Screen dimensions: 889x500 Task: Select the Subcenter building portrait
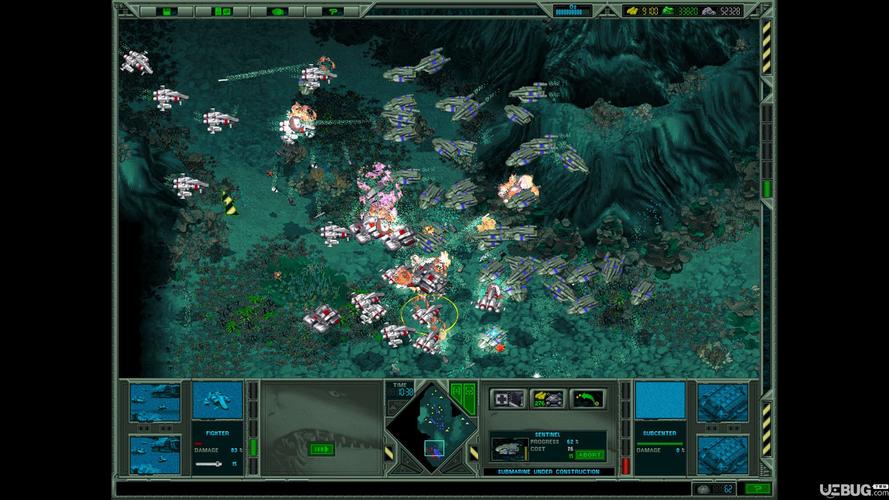click(660, 400)
